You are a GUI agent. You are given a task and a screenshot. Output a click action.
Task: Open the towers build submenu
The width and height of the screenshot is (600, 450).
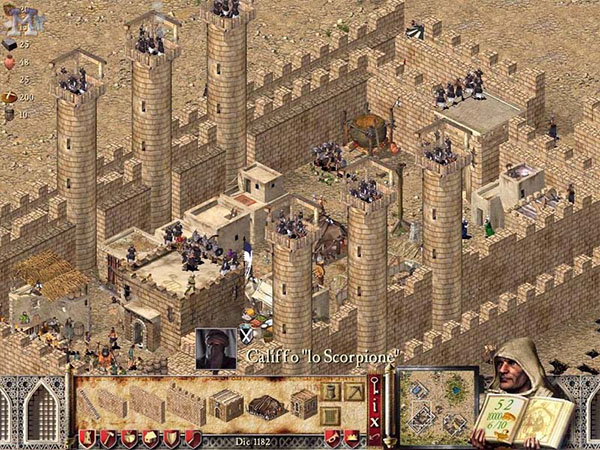click(x=330, y=391)
